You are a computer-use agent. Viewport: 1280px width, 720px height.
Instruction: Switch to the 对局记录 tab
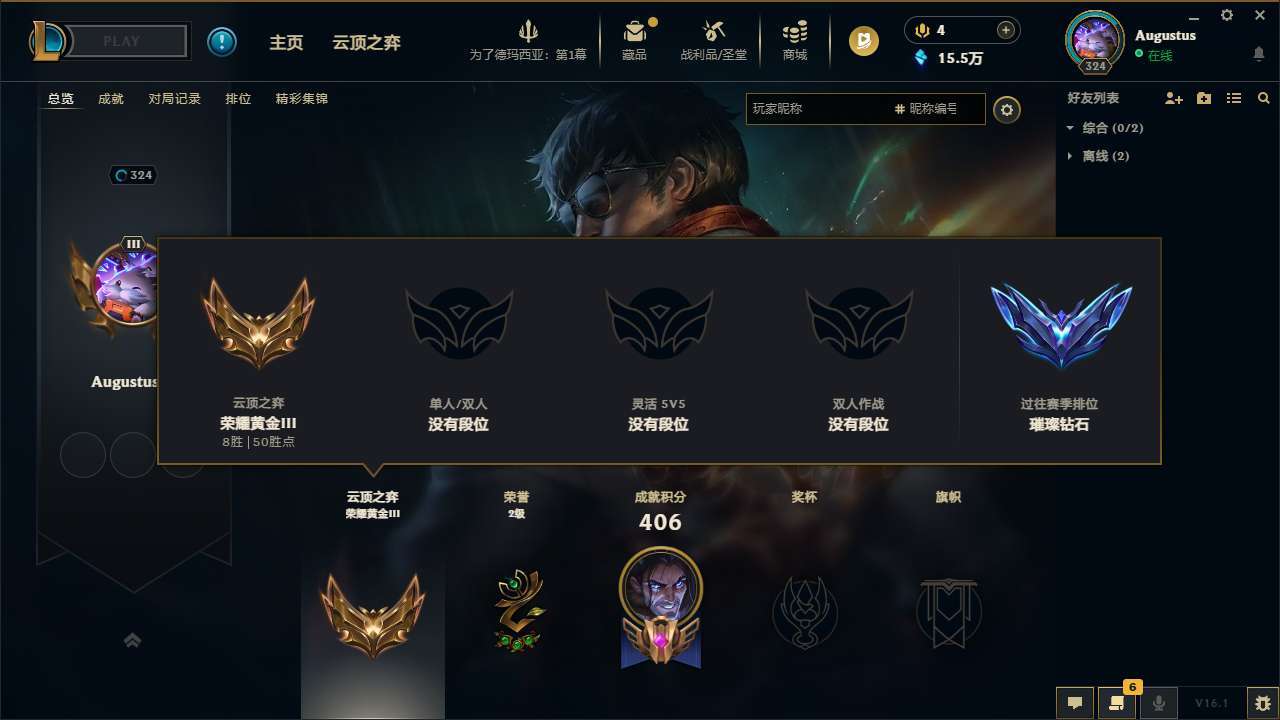coord(175,98)
